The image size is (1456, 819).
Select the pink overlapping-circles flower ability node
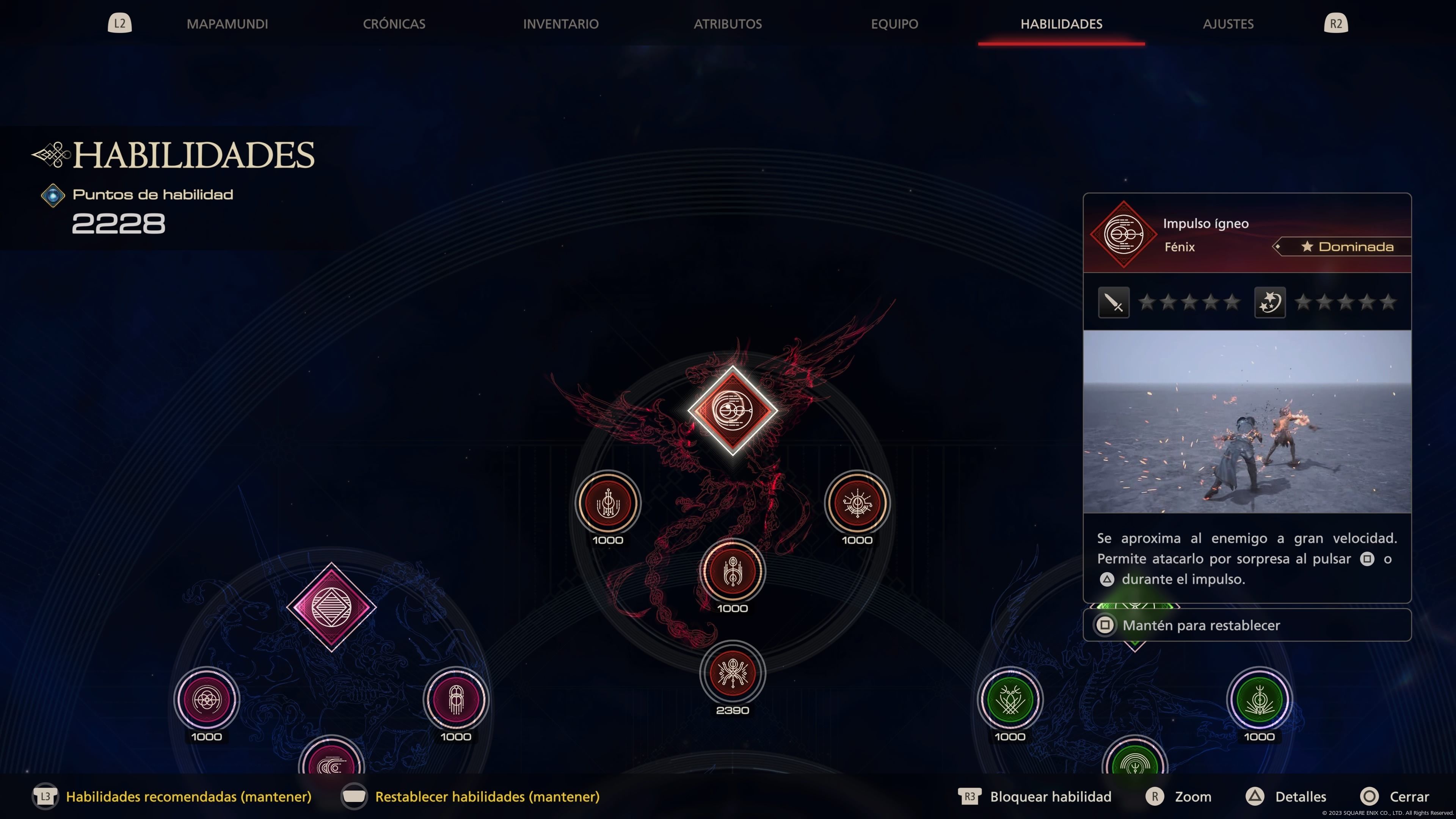(207, 700)
